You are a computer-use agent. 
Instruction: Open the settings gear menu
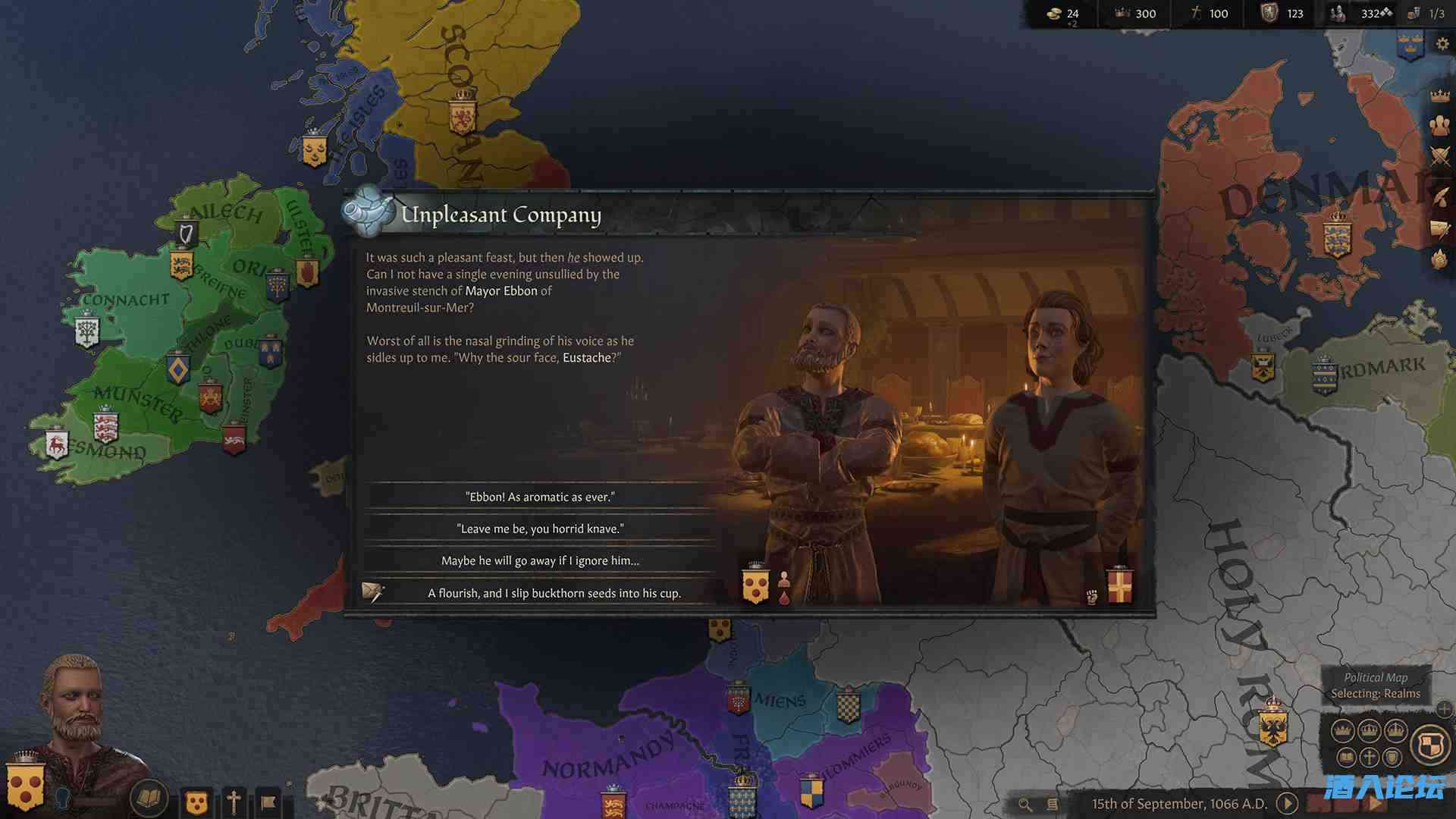tap(1442, 44)
